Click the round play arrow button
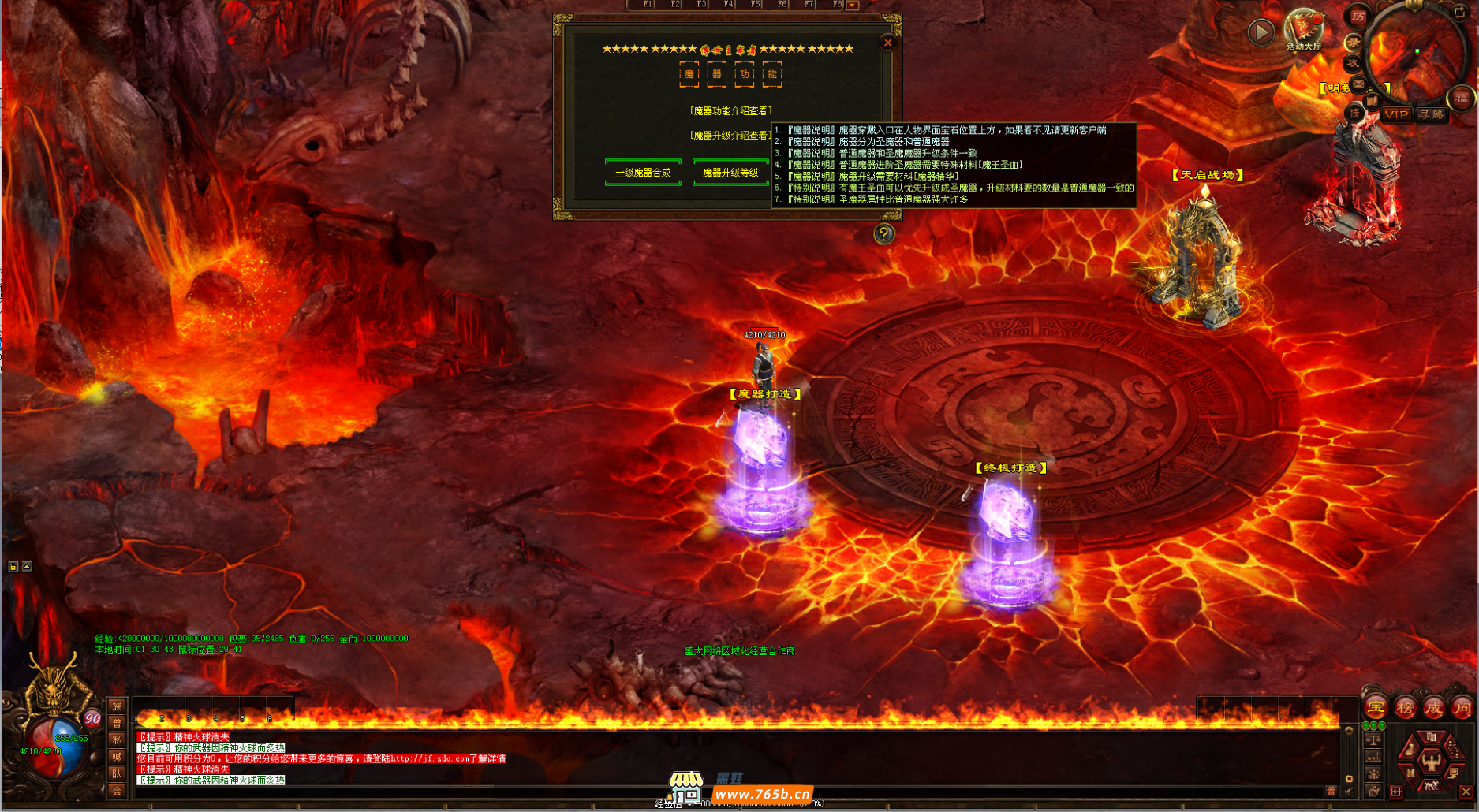This screenshot has width=1479, height=812. click(1261, 32)
